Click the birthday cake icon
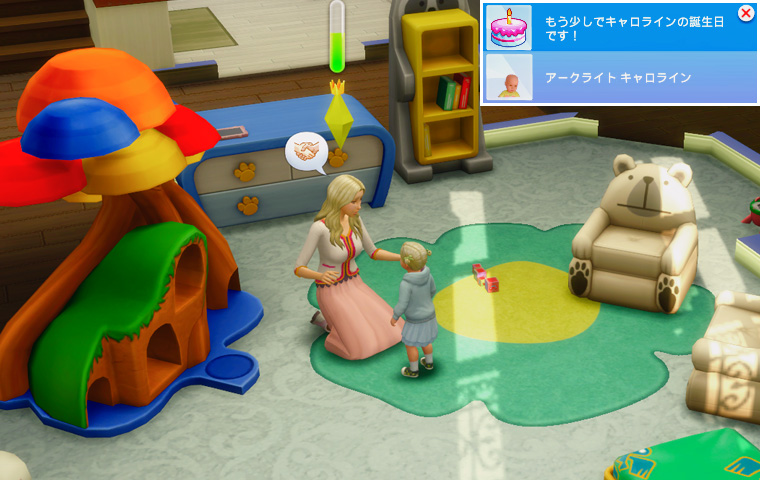The image size is (760, 480). pyautogui.click(x=508, y=27)
